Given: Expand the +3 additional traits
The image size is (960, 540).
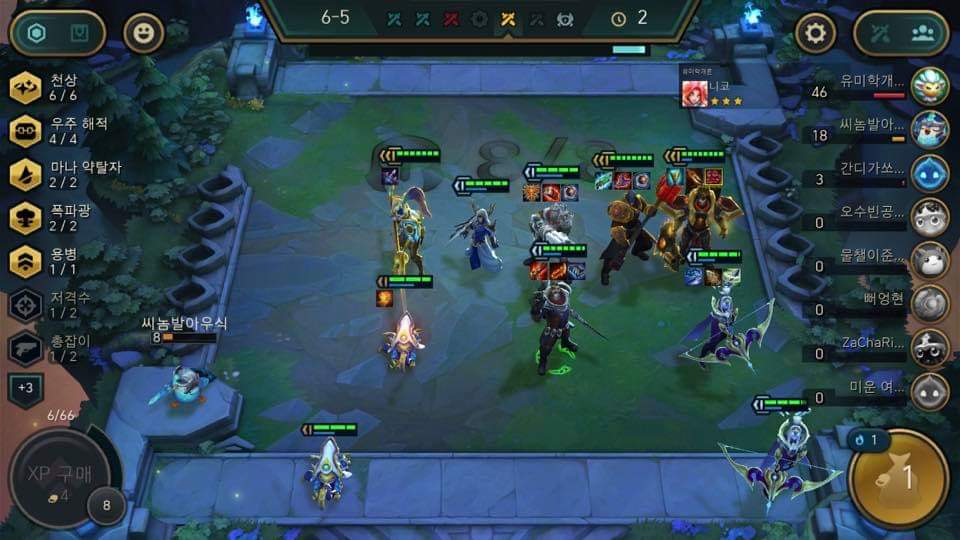Looking at the screenshot, I should click(x=25, y=388).
